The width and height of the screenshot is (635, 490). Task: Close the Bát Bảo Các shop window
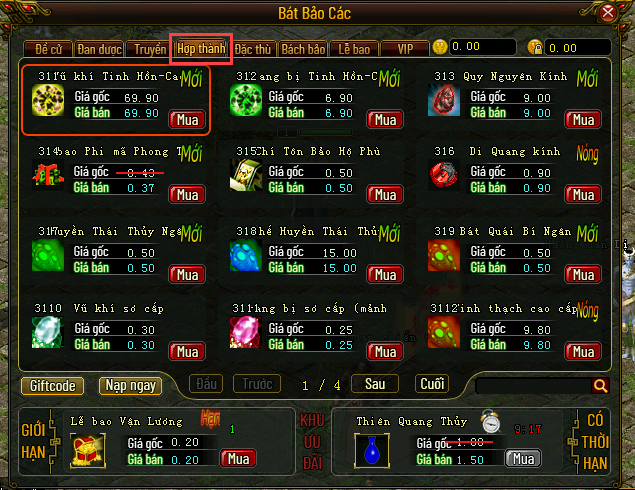608,14
